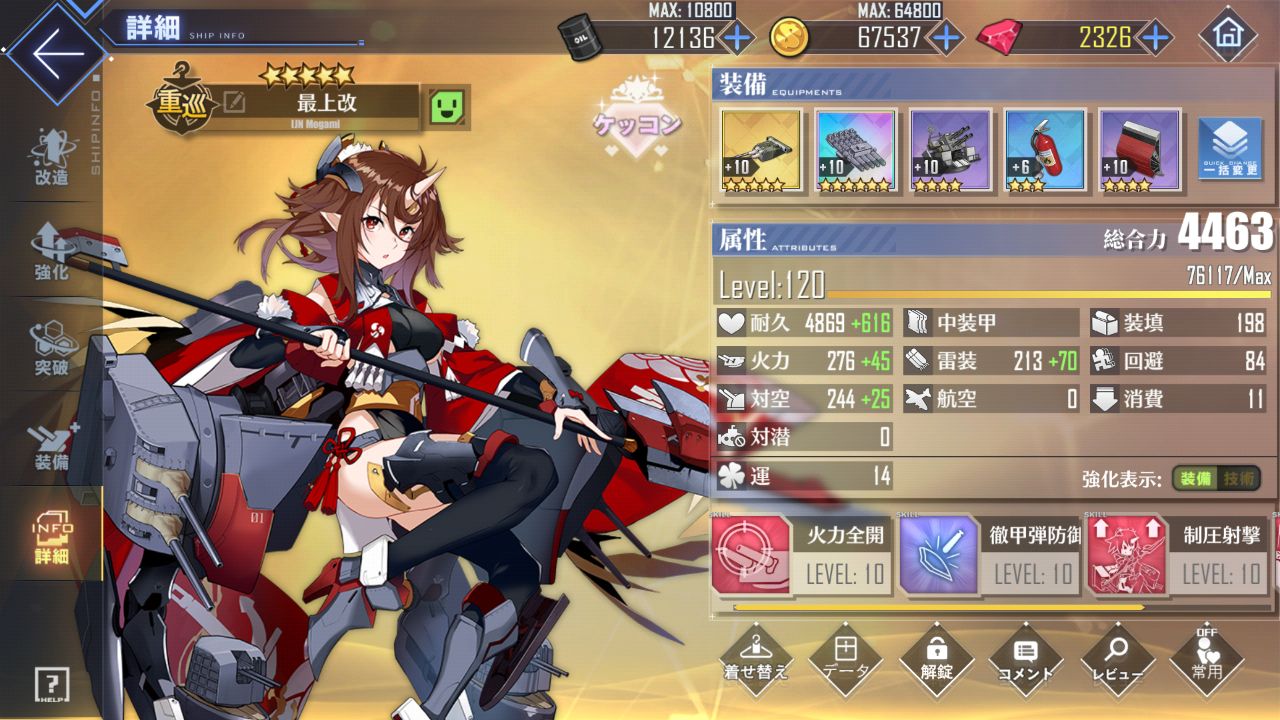Add more coins with the plus button
The image size is (1280, 720).
pyautogui.click(x=945, y=38)
